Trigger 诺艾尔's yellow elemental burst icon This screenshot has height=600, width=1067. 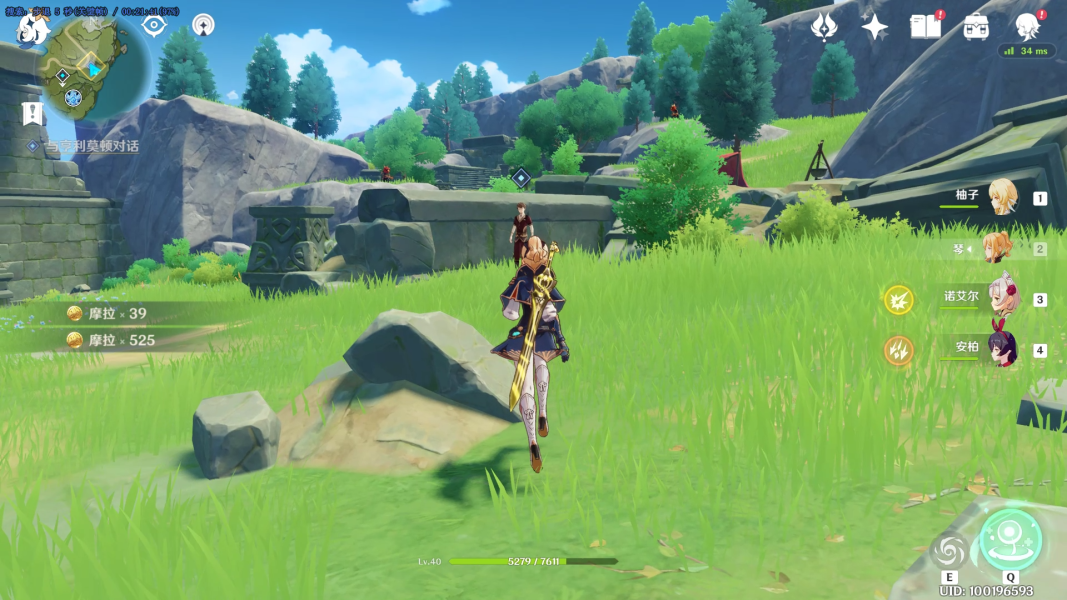pos(898,299)
